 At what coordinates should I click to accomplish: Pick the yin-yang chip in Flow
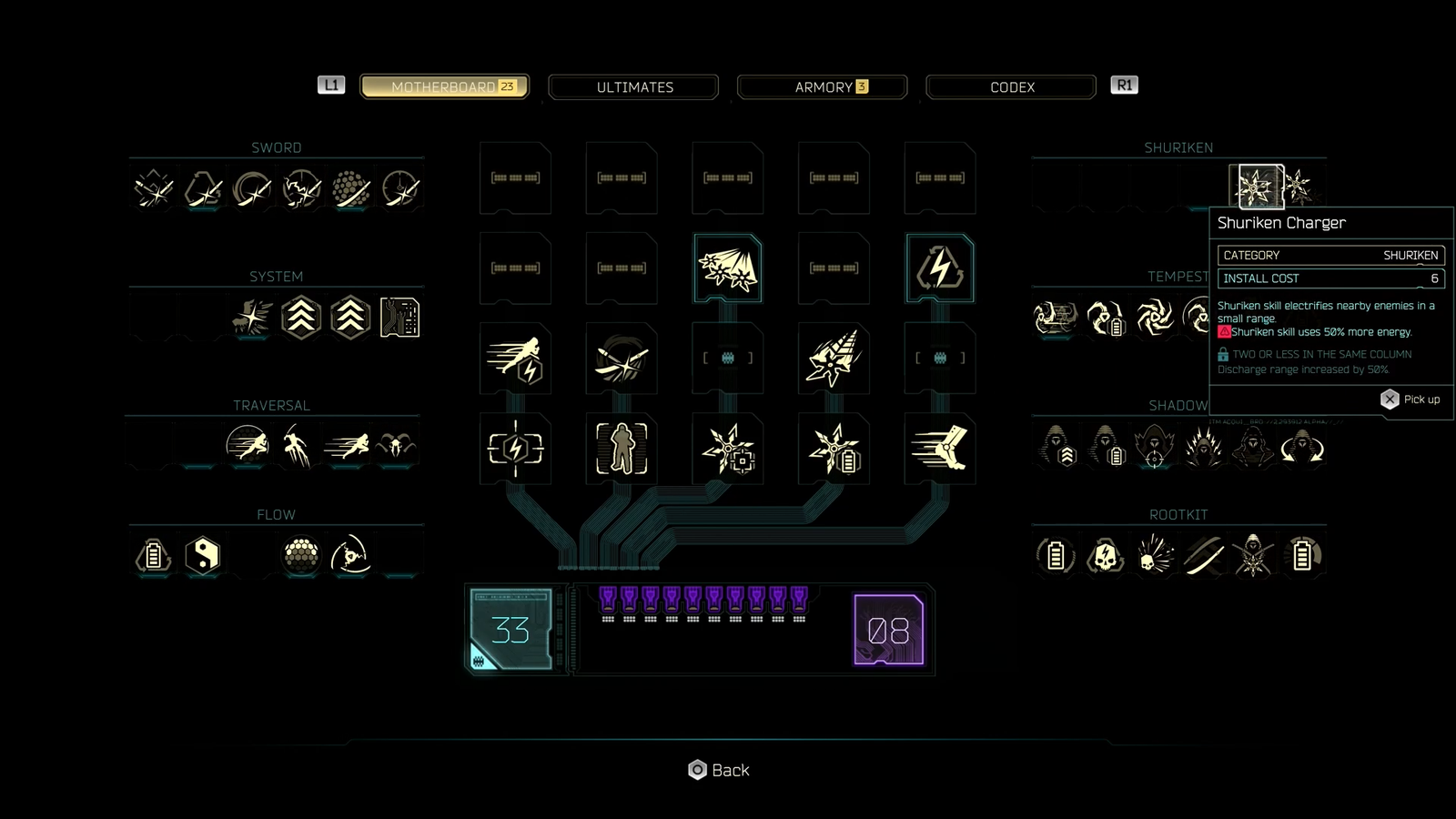[203, 554]
